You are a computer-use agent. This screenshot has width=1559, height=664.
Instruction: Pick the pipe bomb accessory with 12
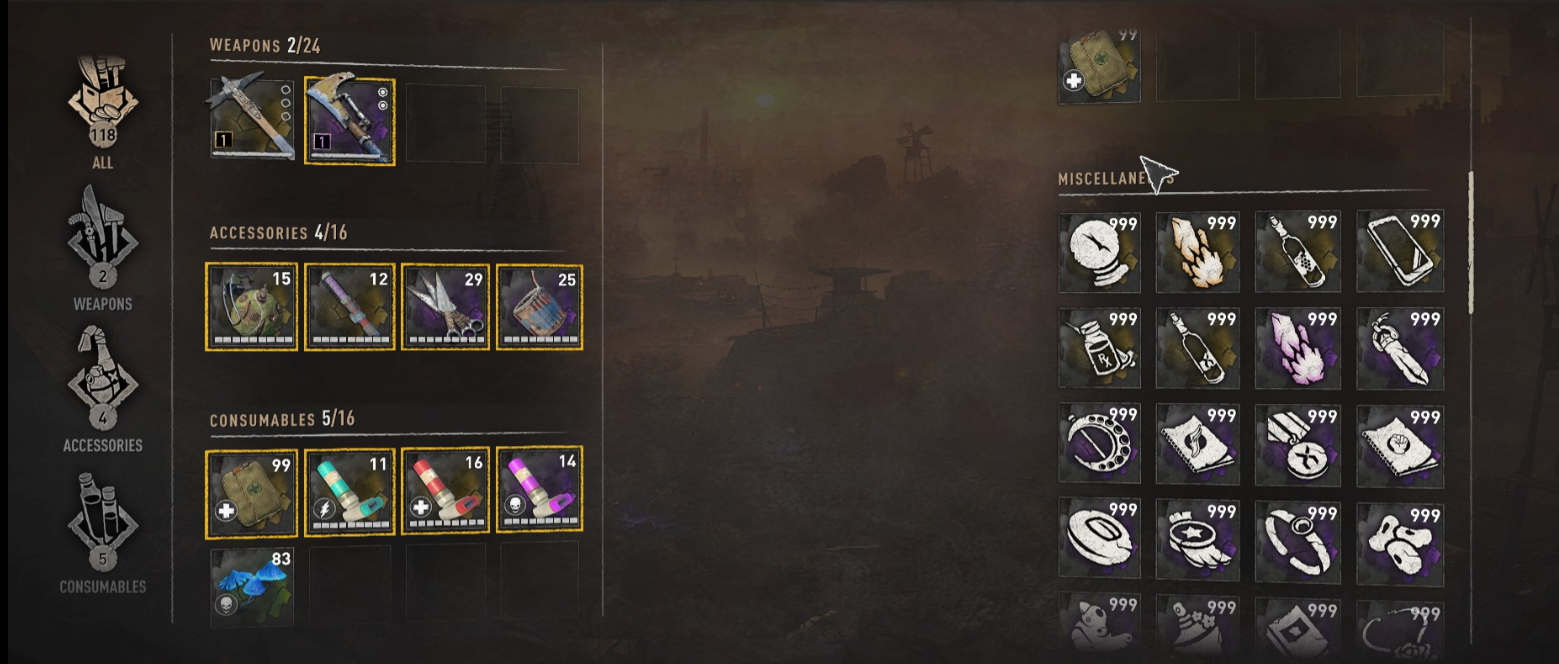tap(349, 307)
